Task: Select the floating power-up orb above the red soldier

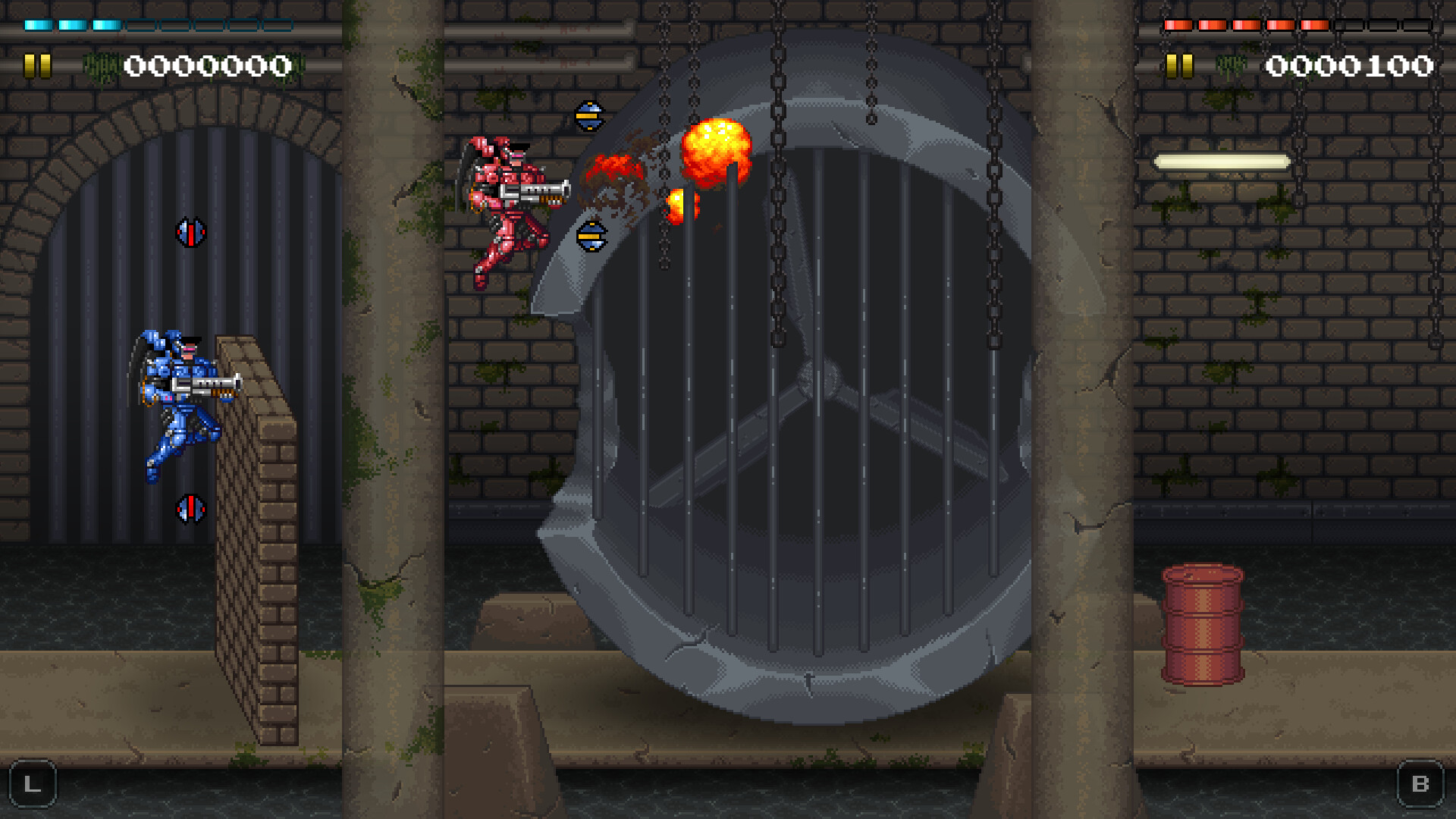Action: pyautogui.click(x=590, y=115)
